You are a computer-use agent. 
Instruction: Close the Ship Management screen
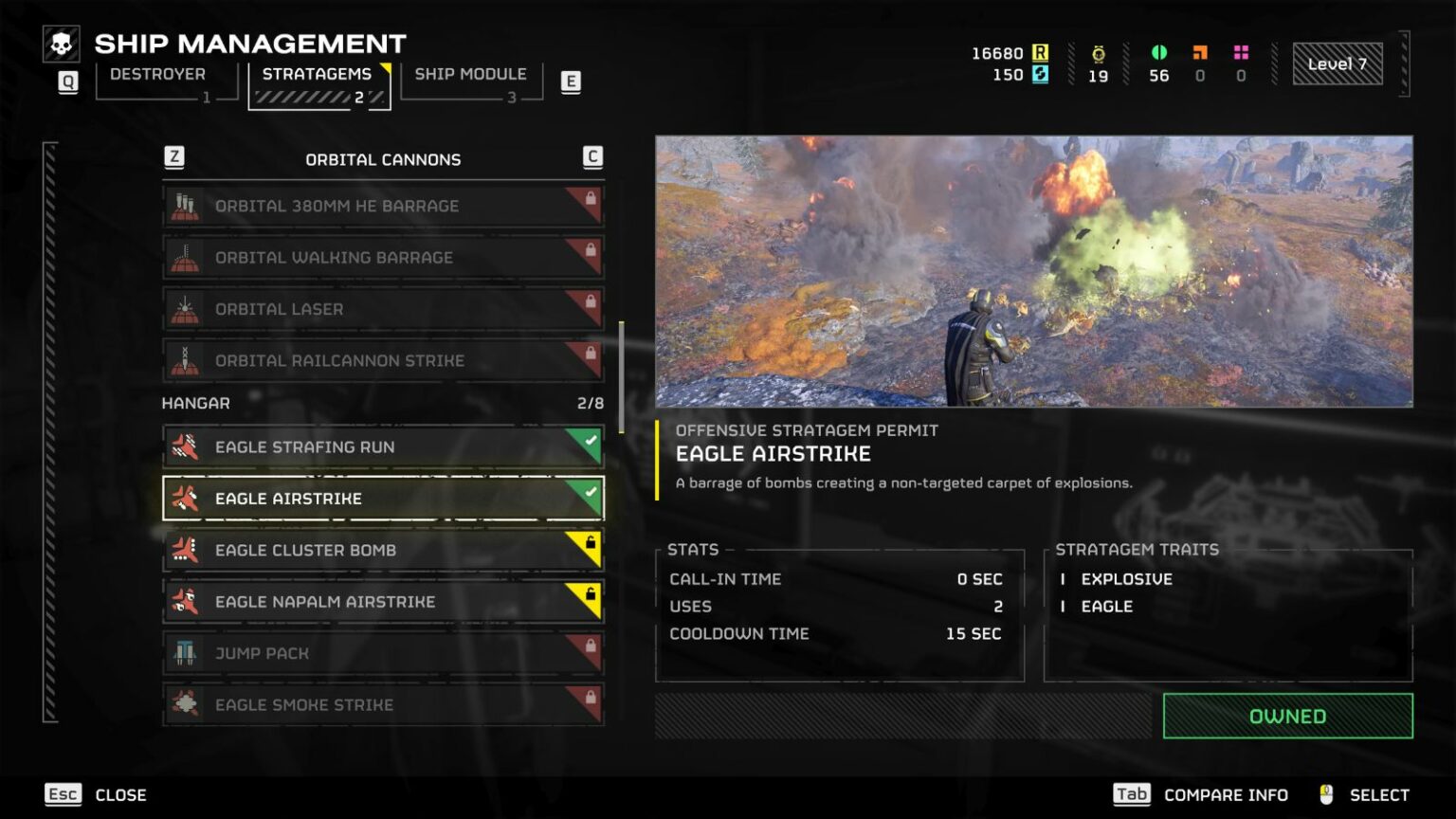point(96,794)
